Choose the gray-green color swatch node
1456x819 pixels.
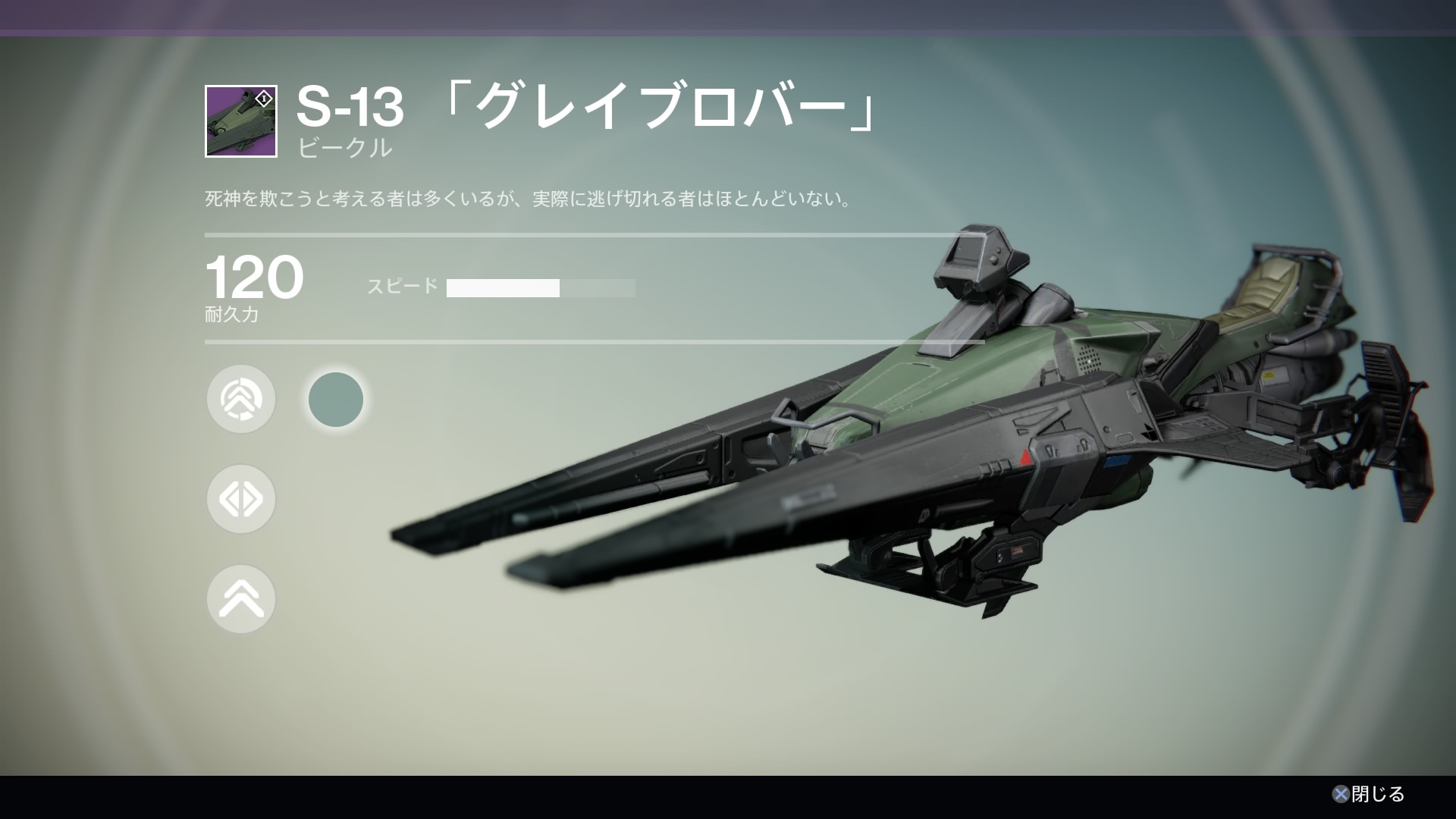pos(336,399)
